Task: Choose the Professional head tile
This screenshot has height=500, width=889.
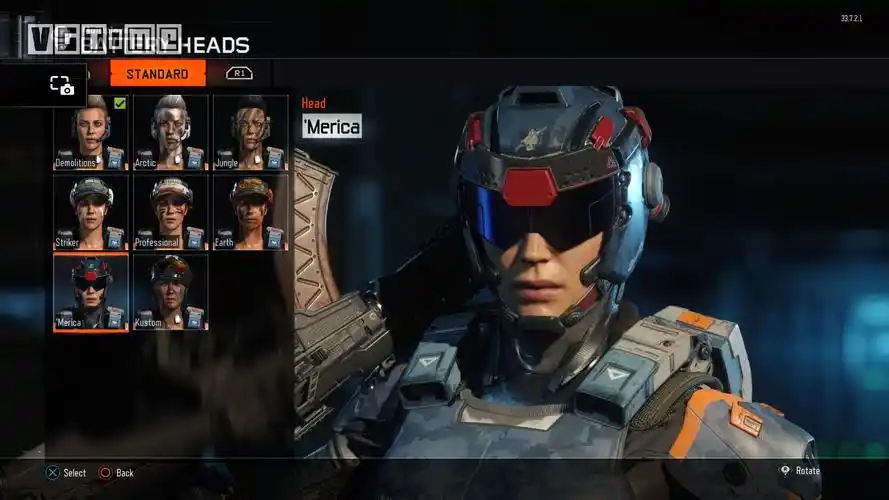Action: pyautogui.click(x=171, y=212)
